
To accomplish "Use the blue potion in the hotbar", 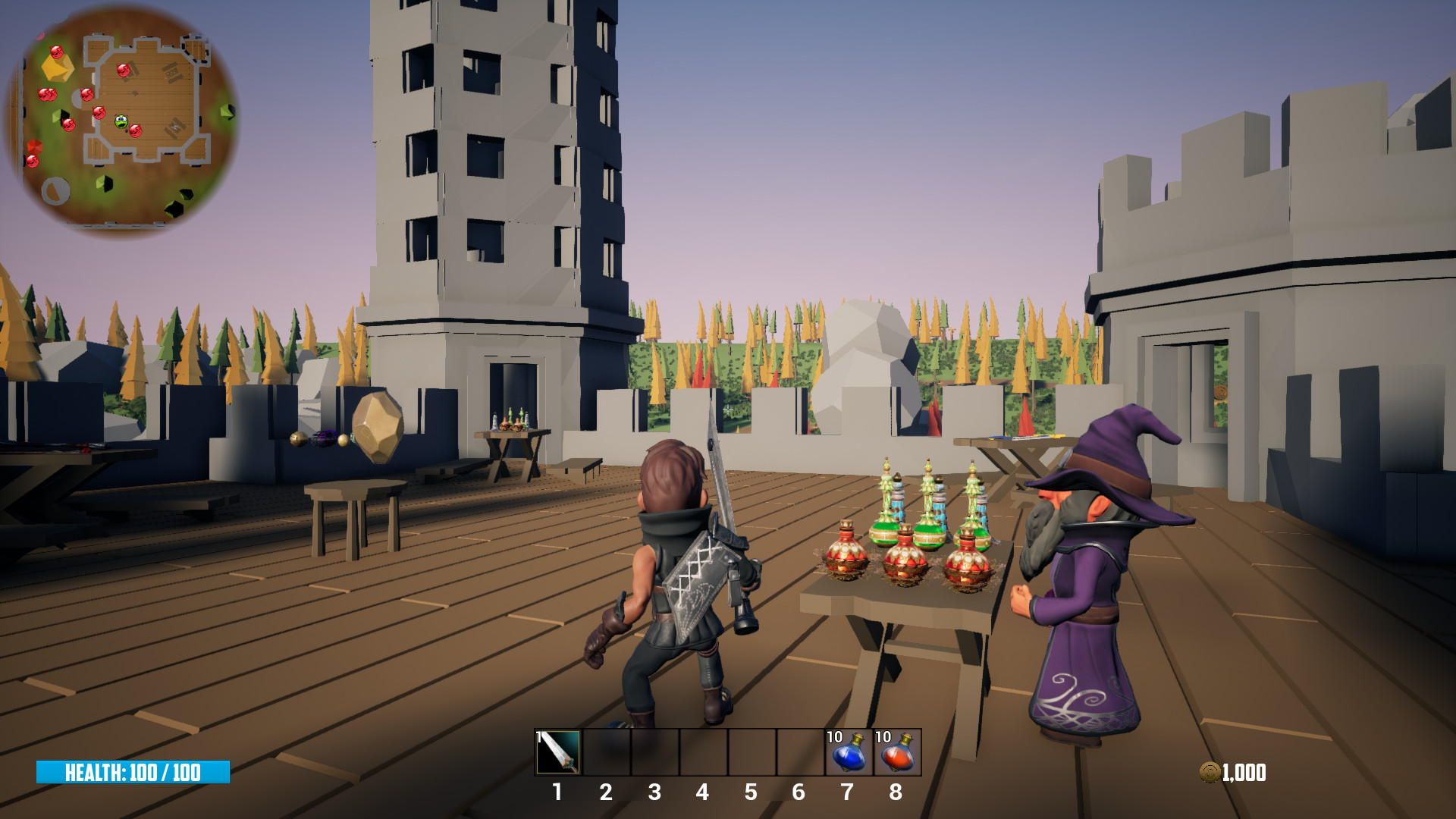I will tap(849, 752).
